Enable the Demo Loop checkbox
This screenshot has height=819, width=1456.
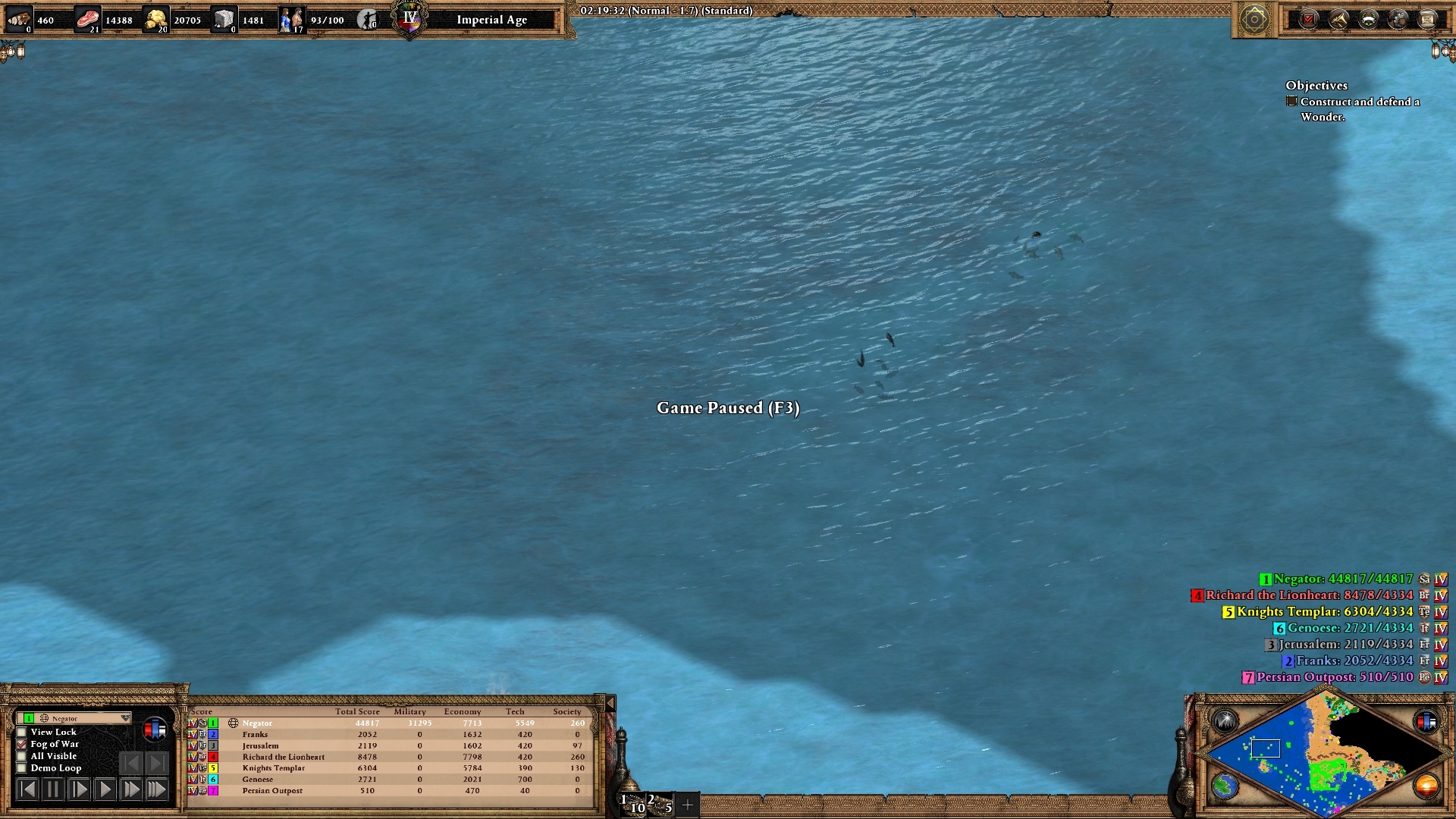click(21, 768)
